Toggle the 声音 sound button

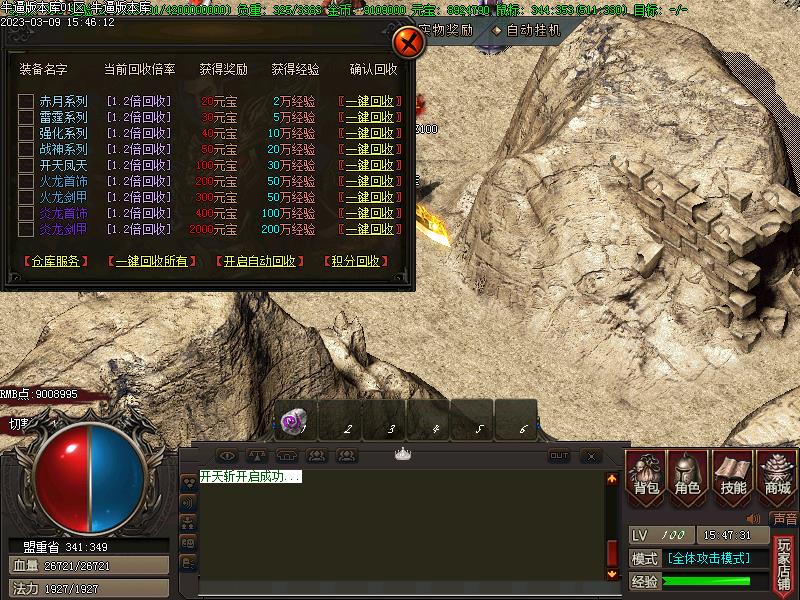pyautogui.click(x=785, y=519)
